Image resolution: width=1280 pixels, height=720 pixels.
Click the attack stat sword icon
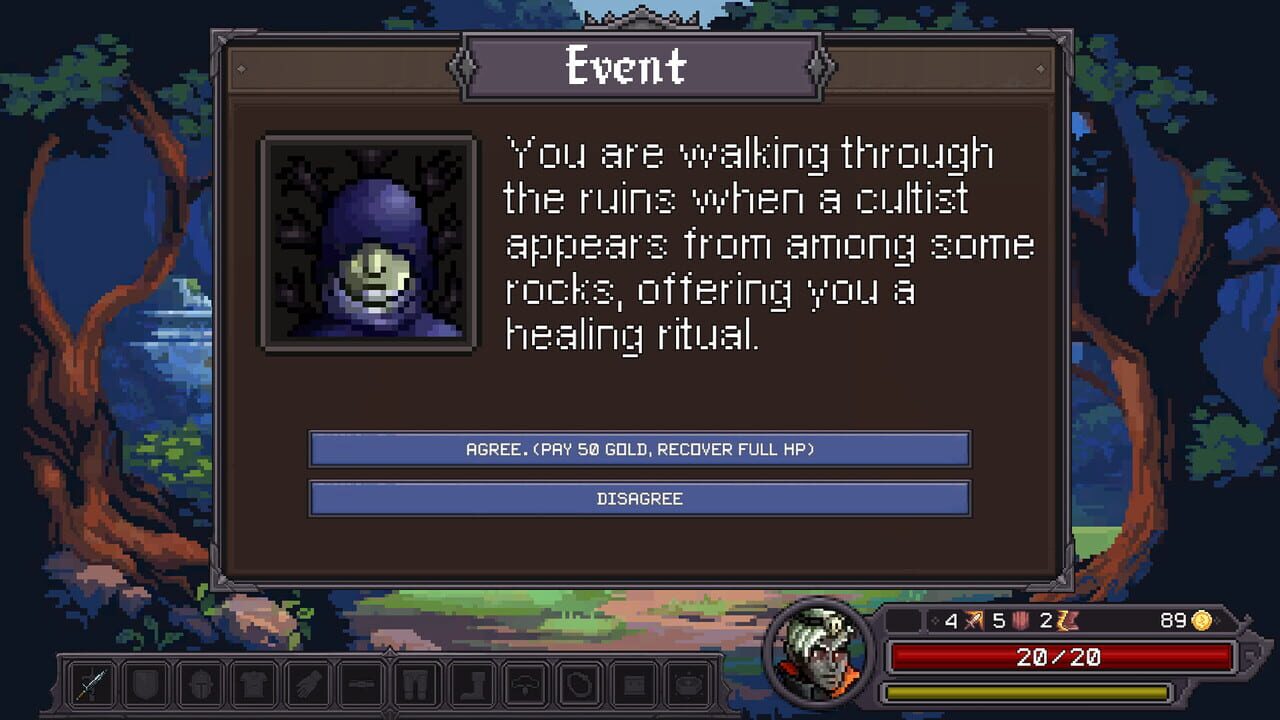tap(973, 621)
